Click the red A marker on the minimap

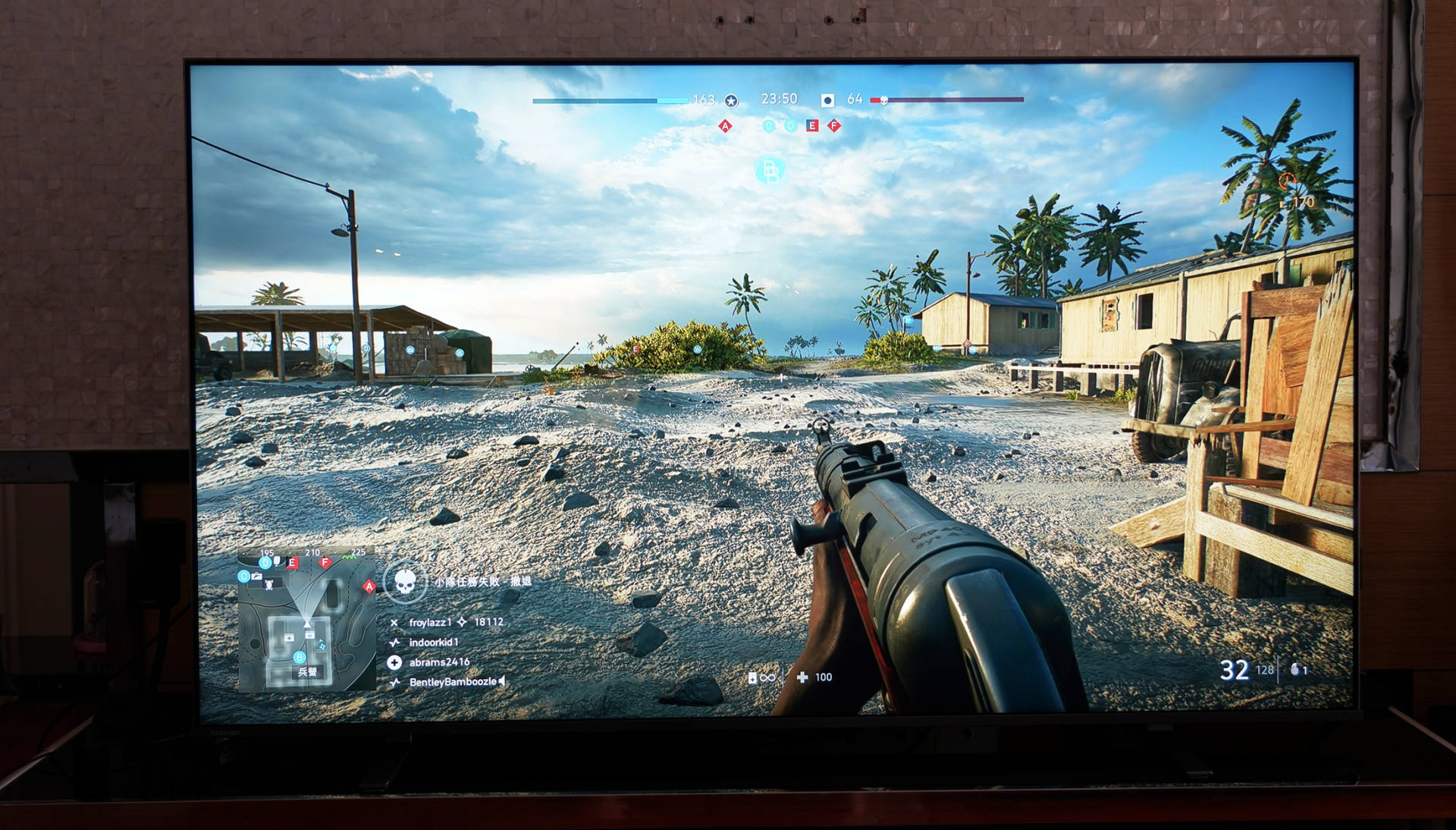point(369,586)
